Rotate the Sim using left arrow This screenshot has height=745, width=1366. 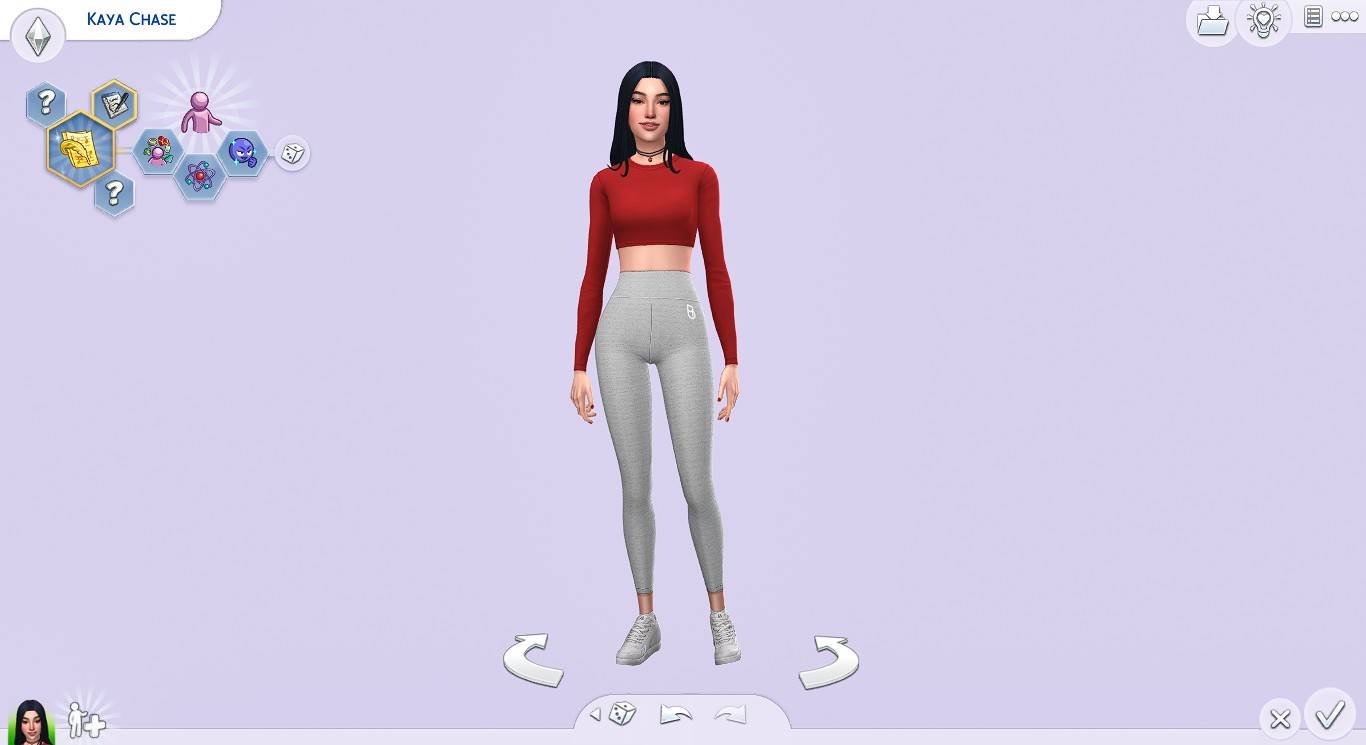click(533, 660)
